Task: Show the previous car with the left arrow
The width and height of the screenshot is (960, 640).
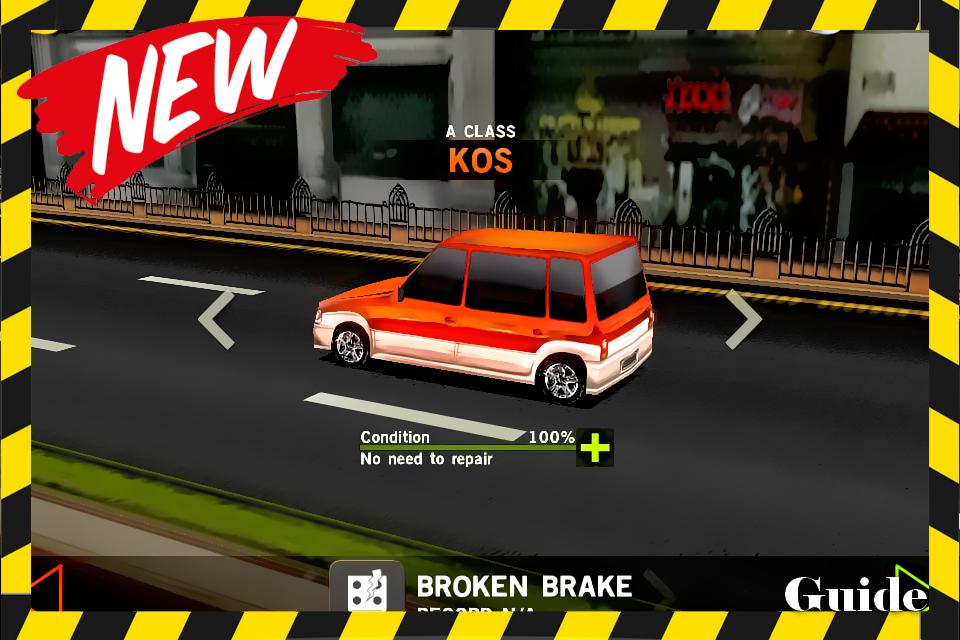Action: click(x=216, y=320)
